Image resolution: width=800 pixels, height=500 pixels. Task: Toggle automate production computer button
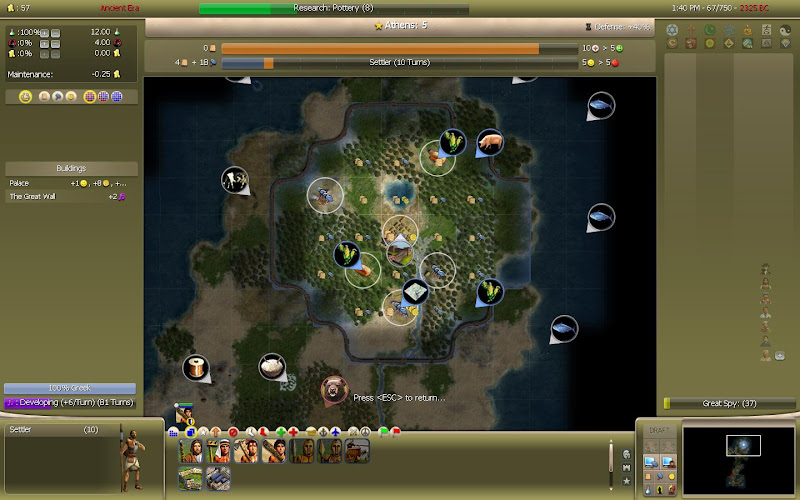(x=651, y=462)
